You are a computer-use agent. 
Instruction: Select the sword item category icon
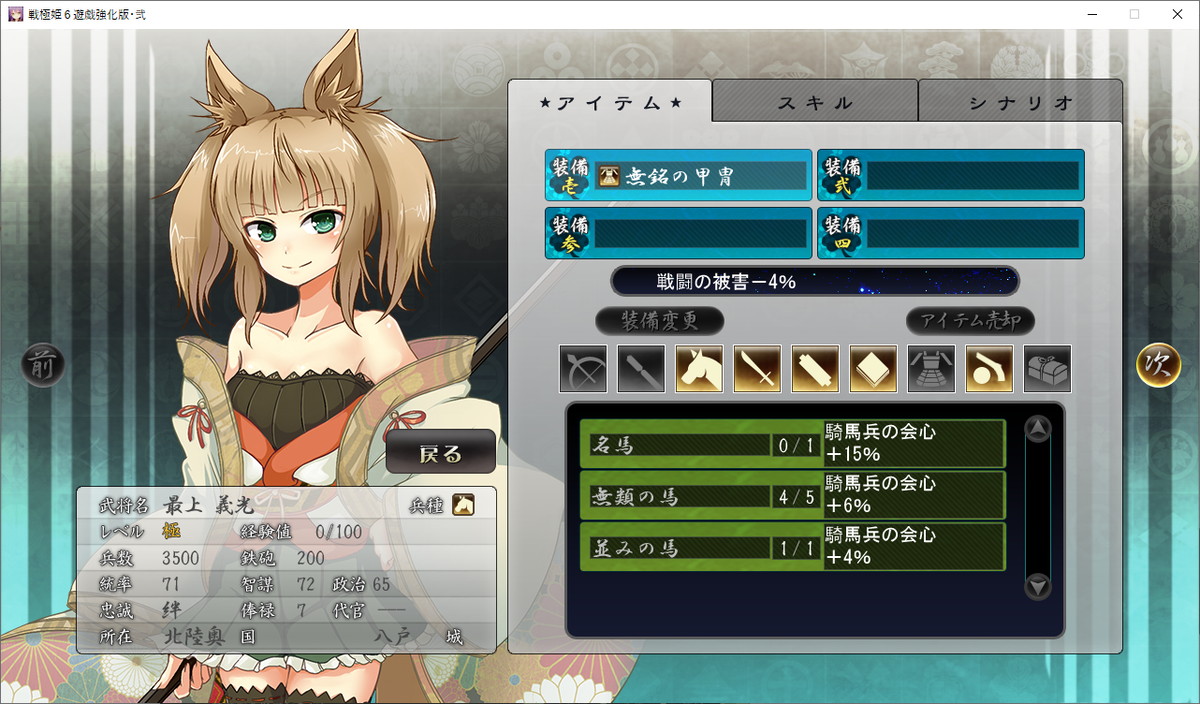pos(757,369)
